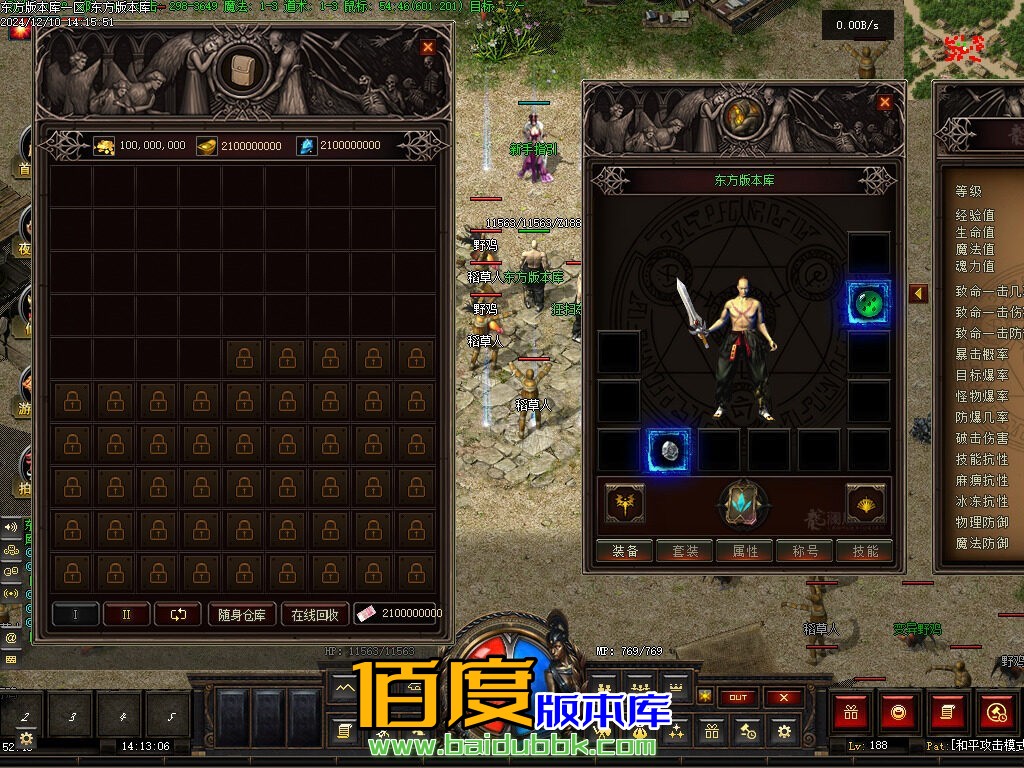This screenshot has width=1024, height=768.
Task: Select the equipped green orb slot
Action: 868,302
